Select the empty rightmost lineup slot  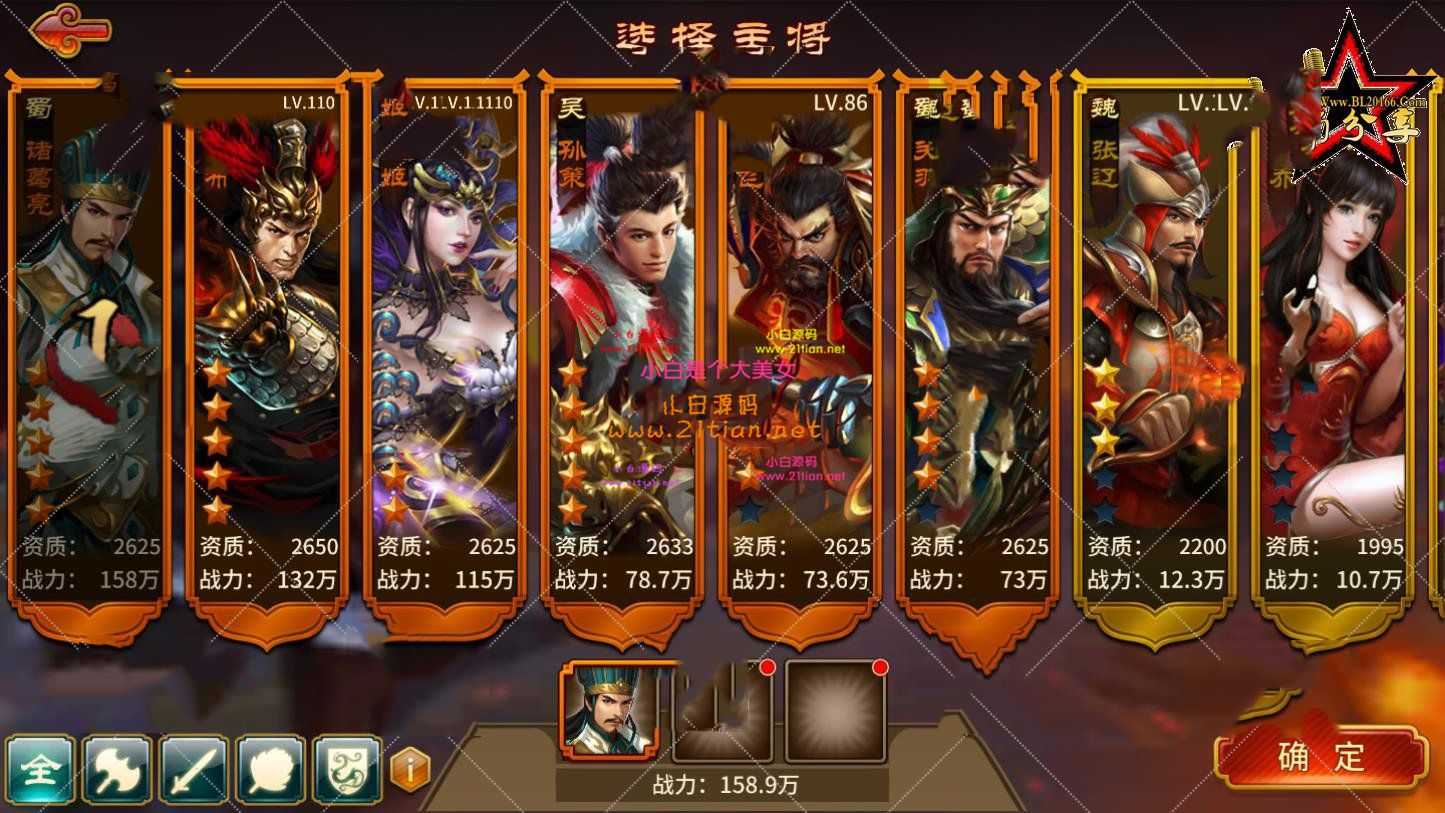835,711
